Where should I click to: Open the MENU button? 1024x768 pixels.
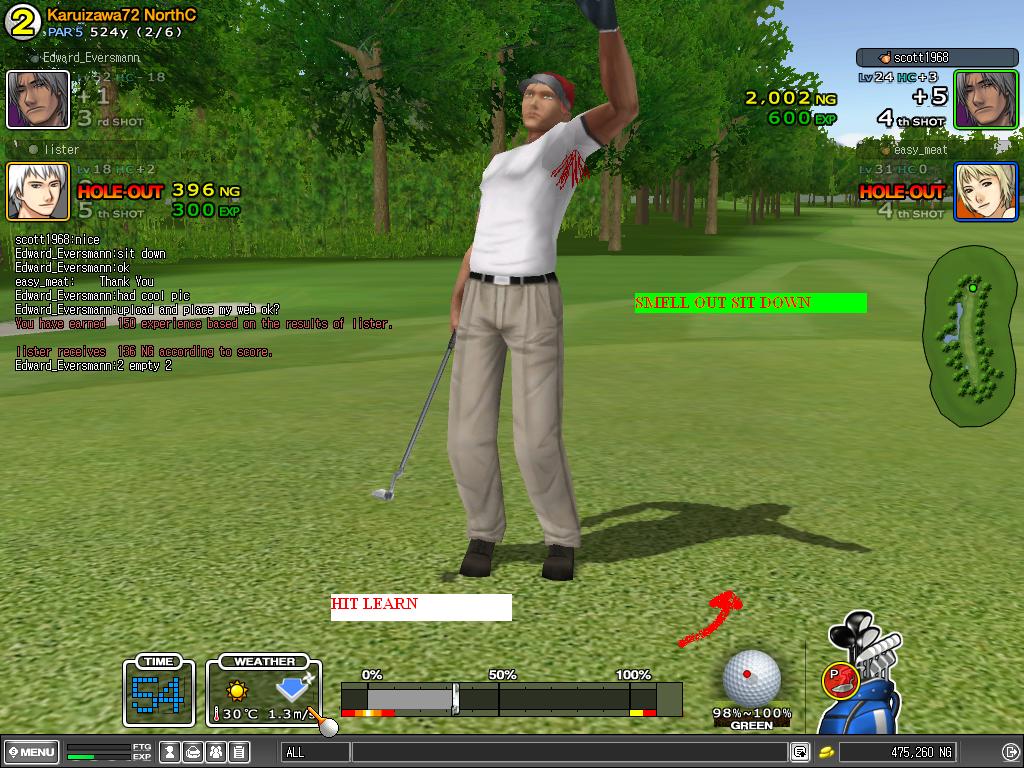tap(32, 752)
